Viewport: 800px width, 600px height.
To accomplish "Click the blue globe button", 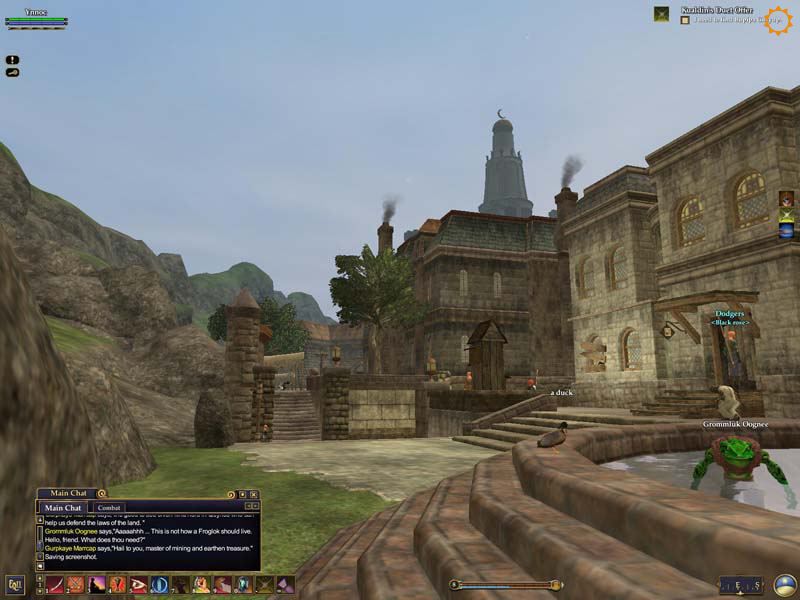I will 784,585.
